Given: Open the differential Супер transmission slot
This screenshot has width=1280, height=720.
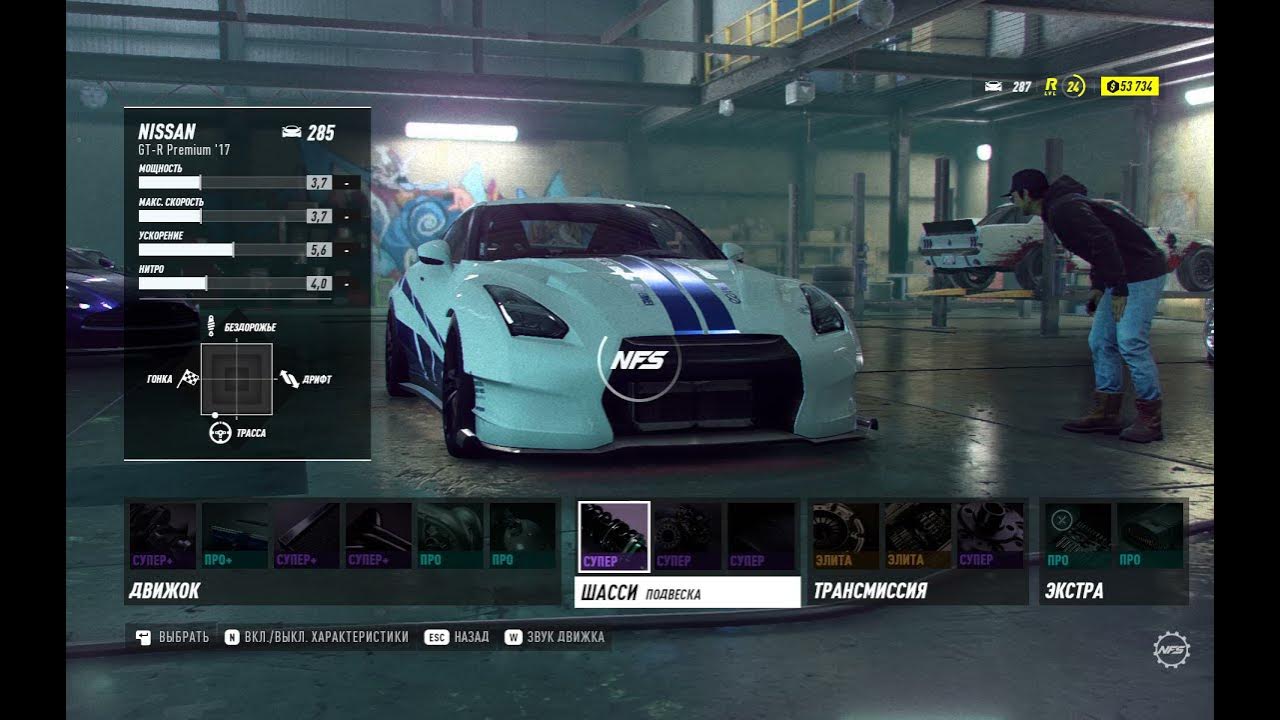Looking at the screenshot, I should [990, 536].
